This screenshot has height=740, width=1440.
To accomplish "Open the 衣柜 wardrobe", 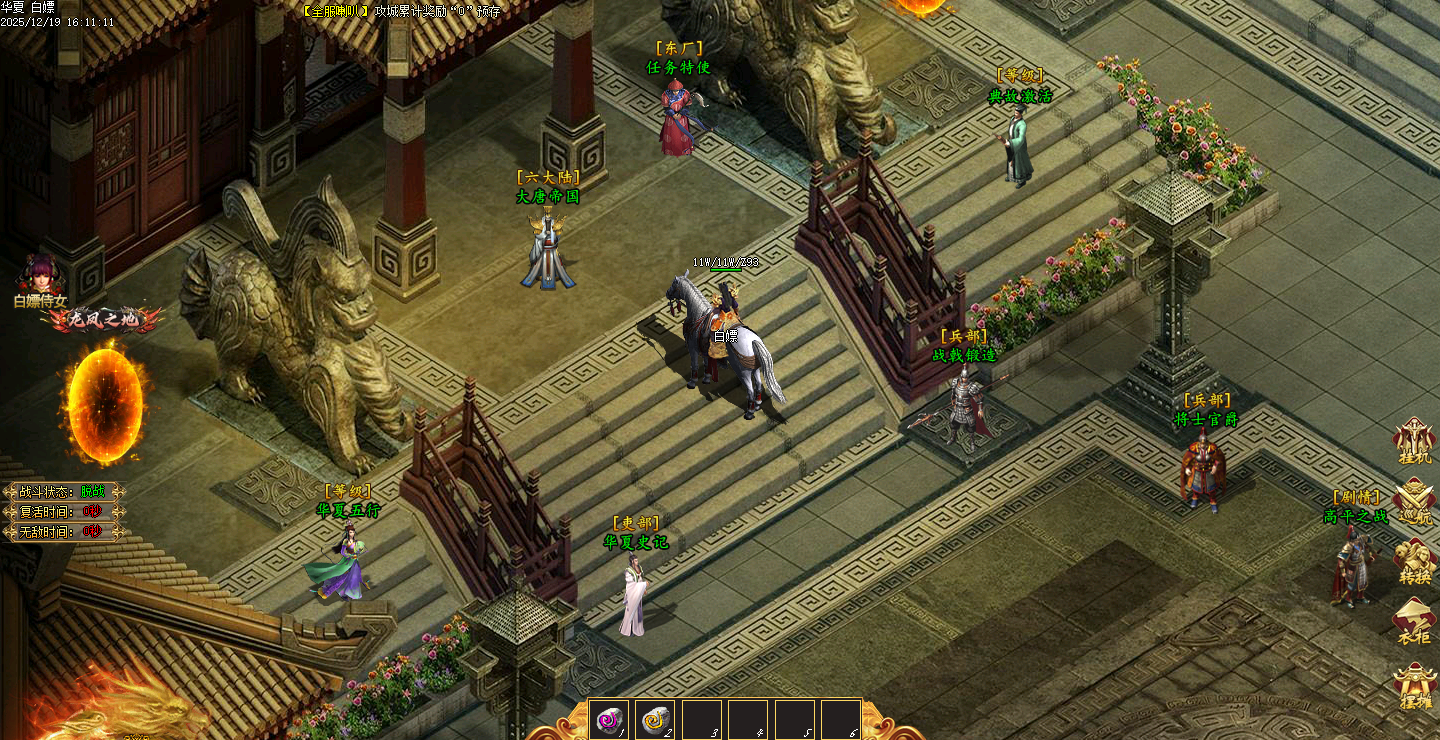I will pyautogui.click(x=1414, y=621).
